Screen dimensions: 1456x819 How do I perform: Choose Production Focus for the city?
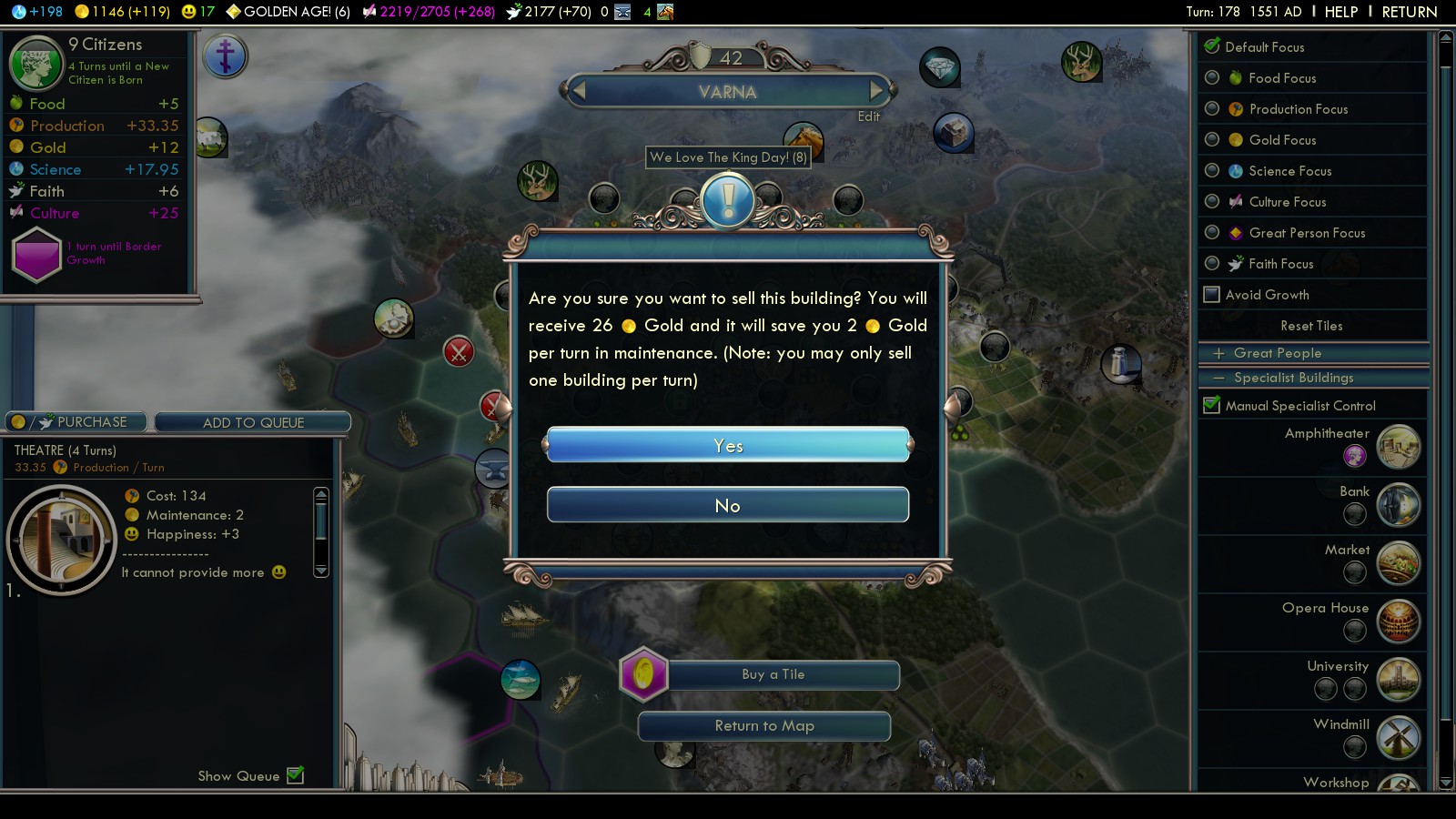pos(1212,109)
